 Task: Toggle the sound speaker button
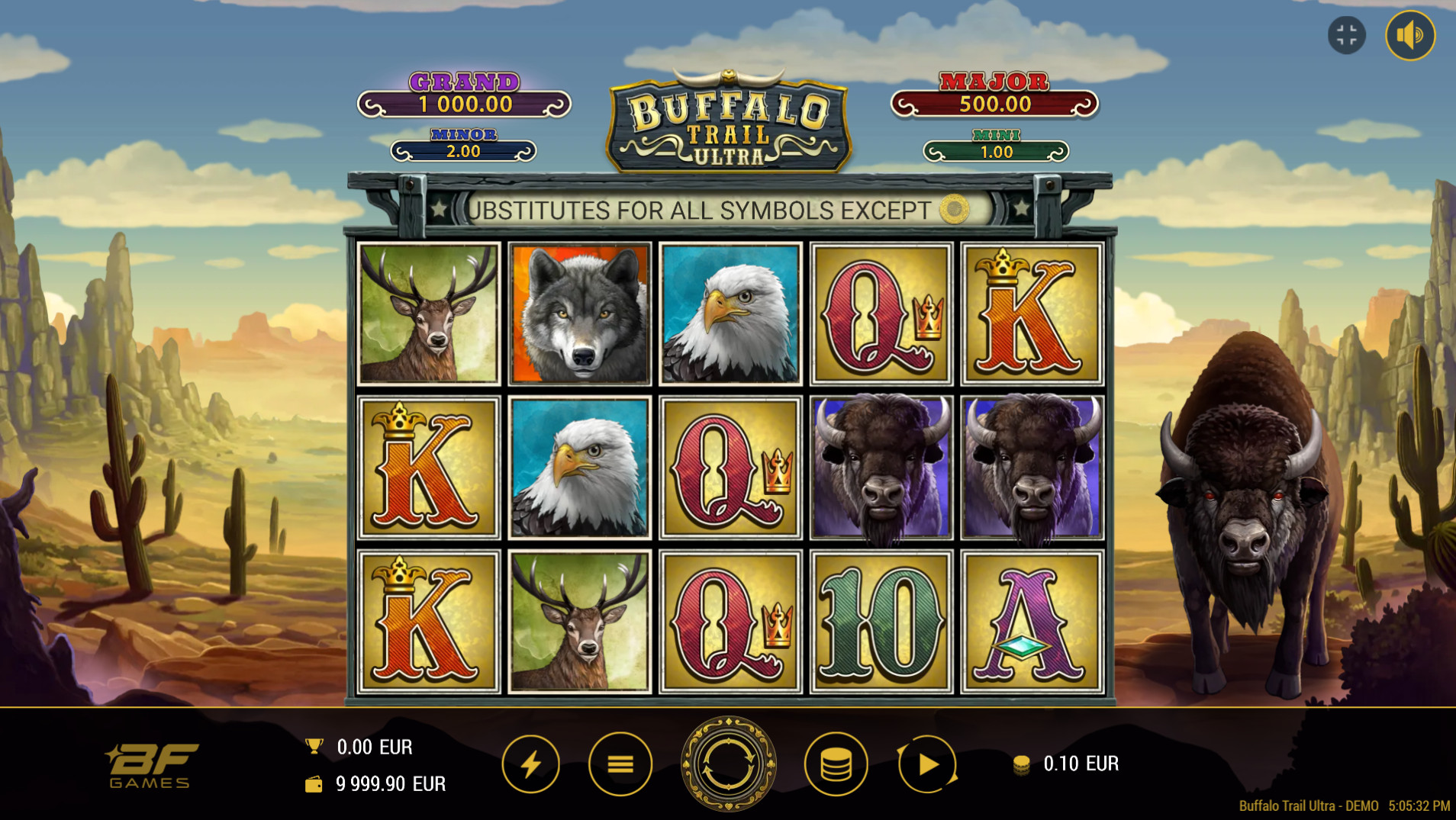pos(1409,35)
